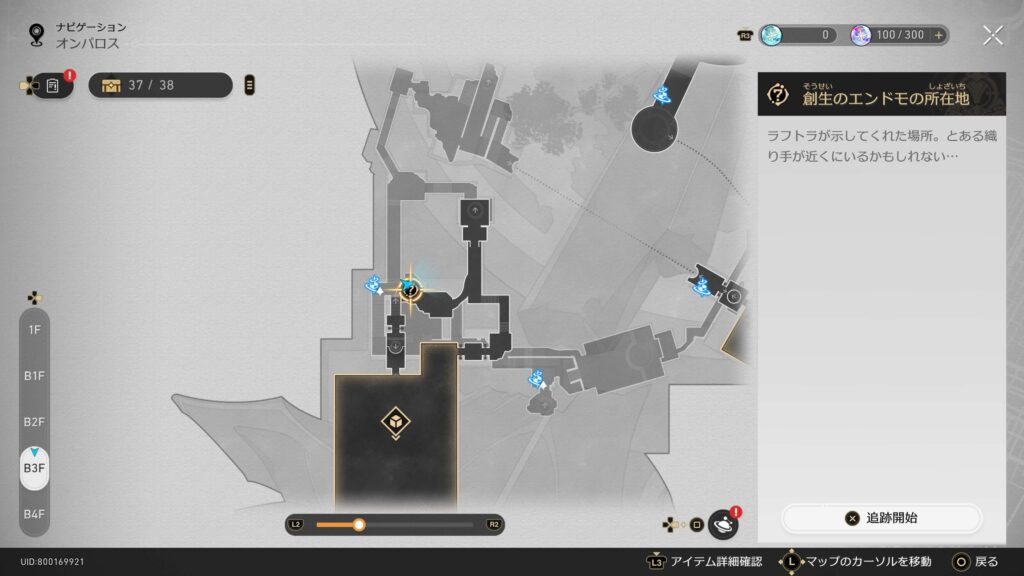This screenshot has width=1024, height=576.
Task: Open the treasure chest counter 37 / 38
Action: pos(160,85)
